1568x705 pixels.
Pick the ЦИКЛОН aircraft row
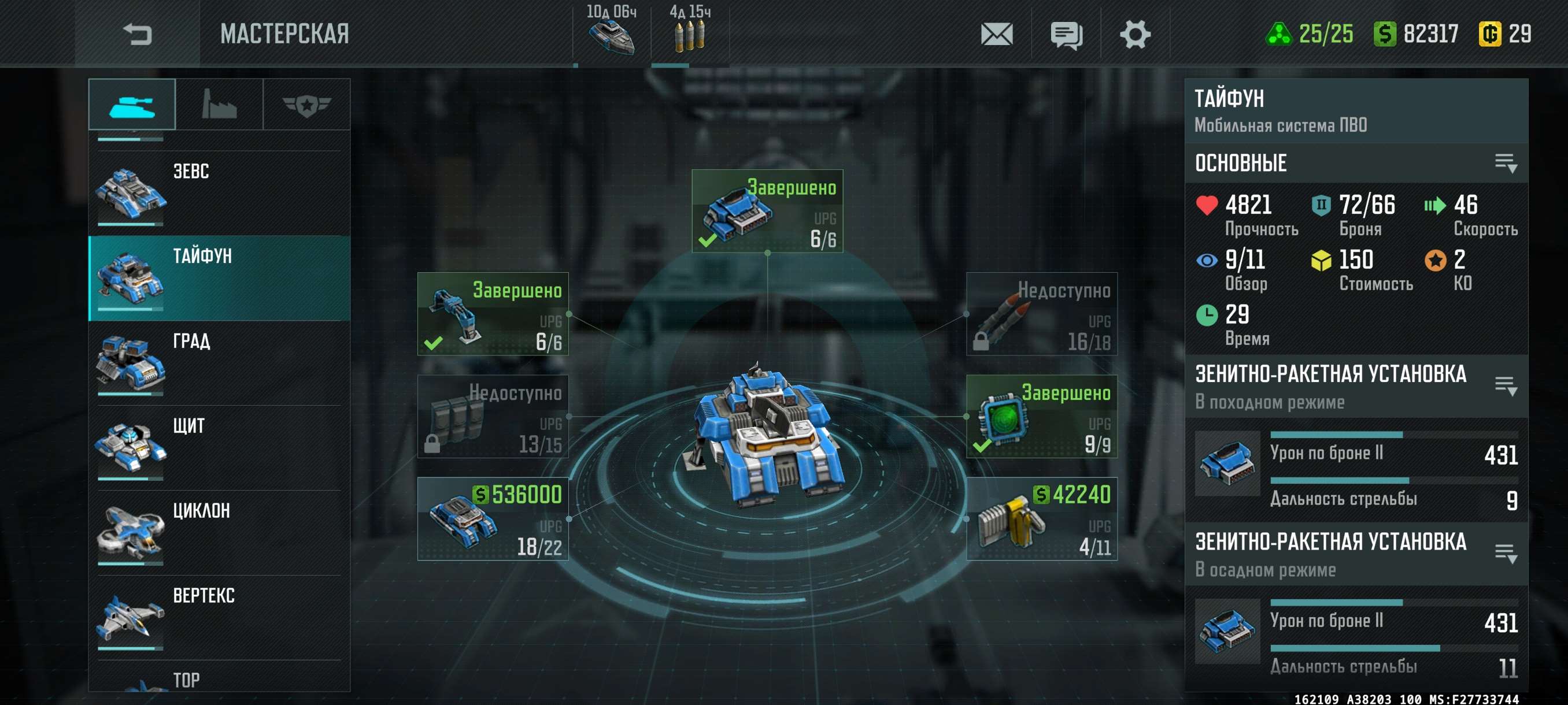[219, 532]
